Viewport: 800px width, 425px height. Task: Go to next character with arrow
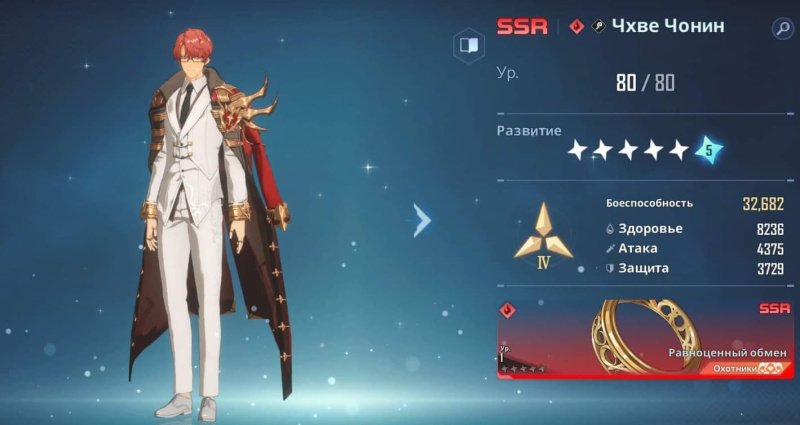422,220
